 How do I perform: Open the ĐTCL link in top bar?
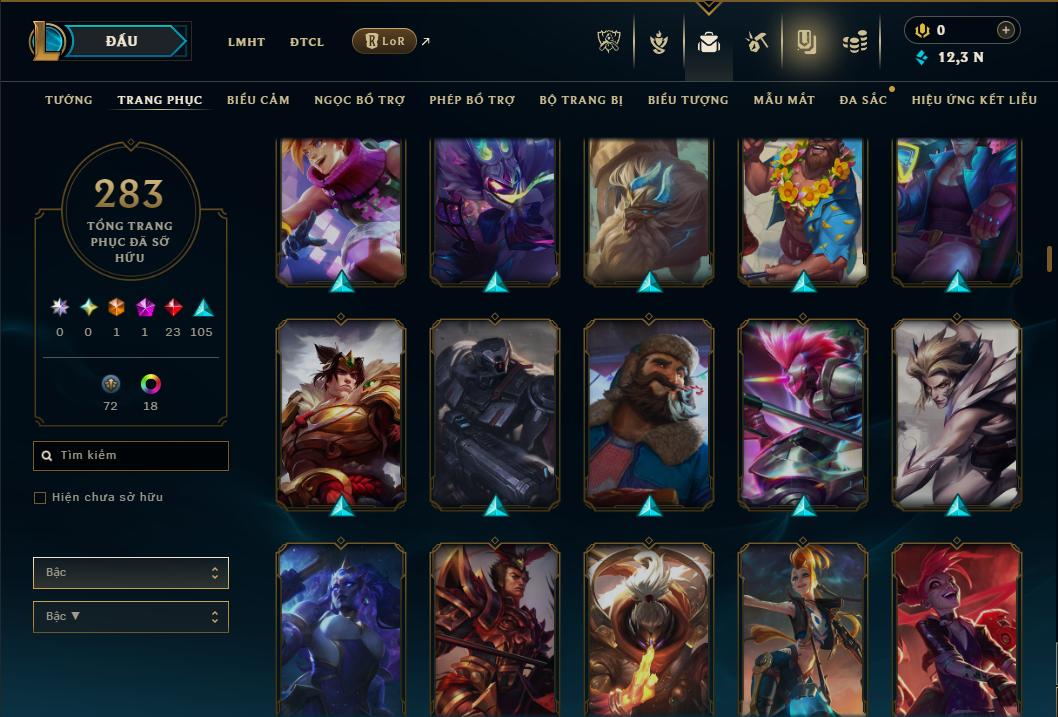tap(307, 42)
